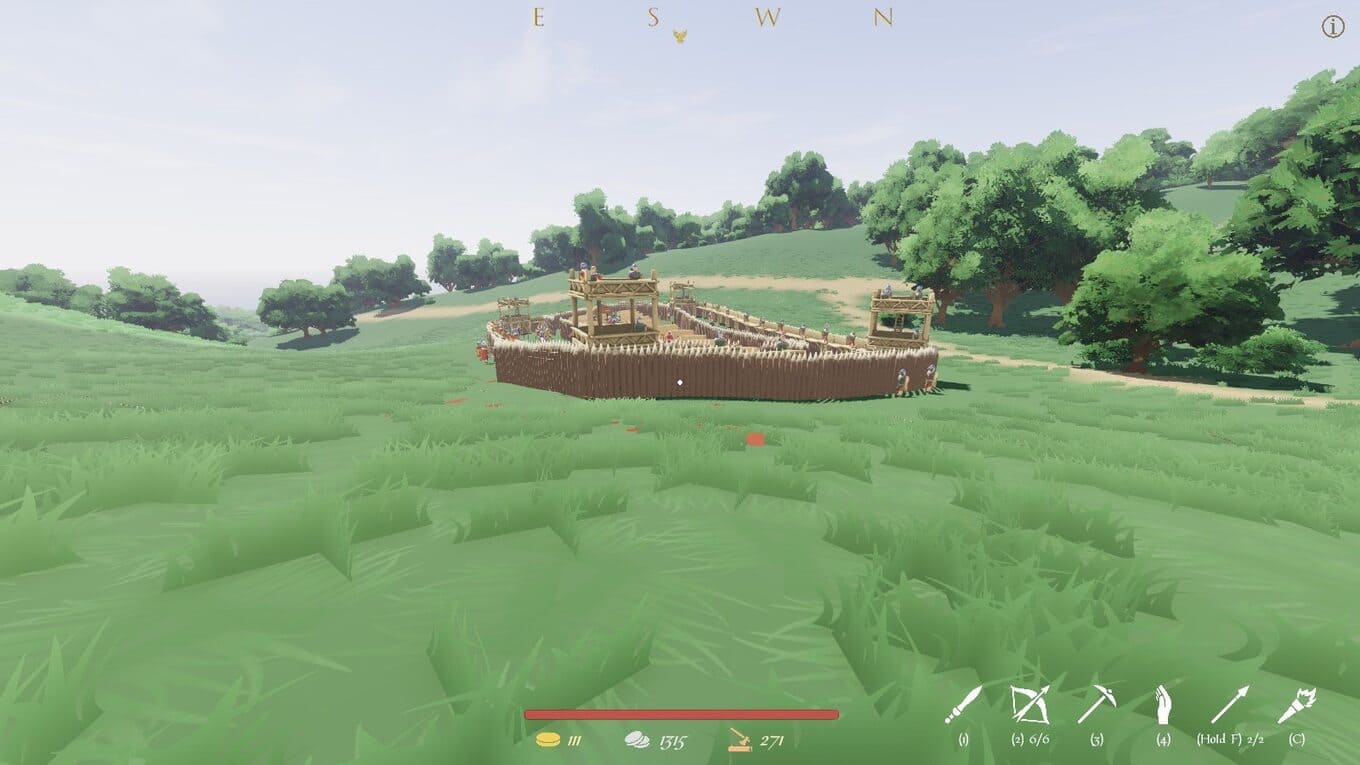Click the gold coins resource icon
Screen dimensions: 1360x765
(x=548, y=740)
